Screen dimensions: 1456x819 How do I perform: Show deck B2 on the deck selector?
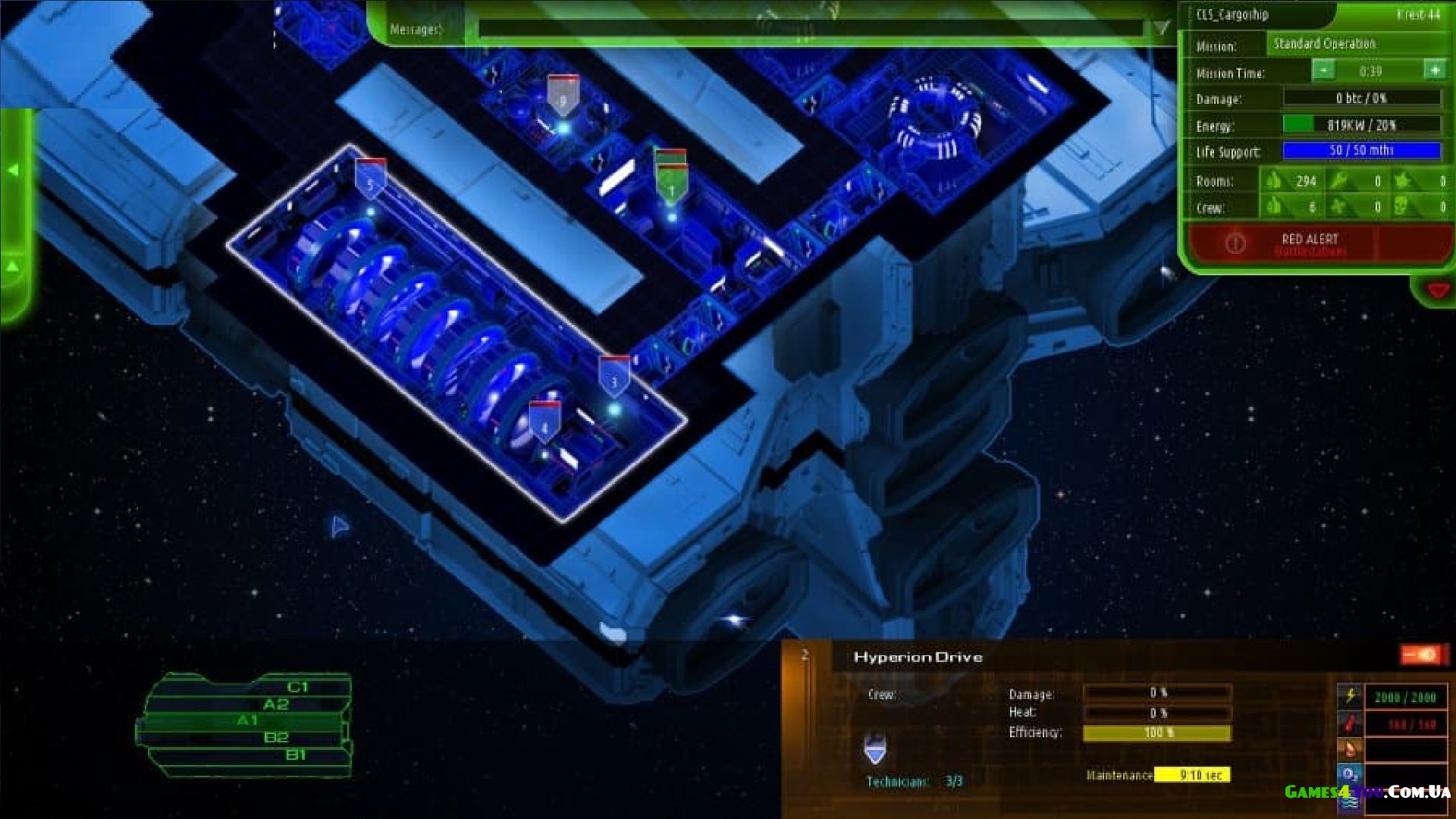pyautogui.click(x=275, y=737)
